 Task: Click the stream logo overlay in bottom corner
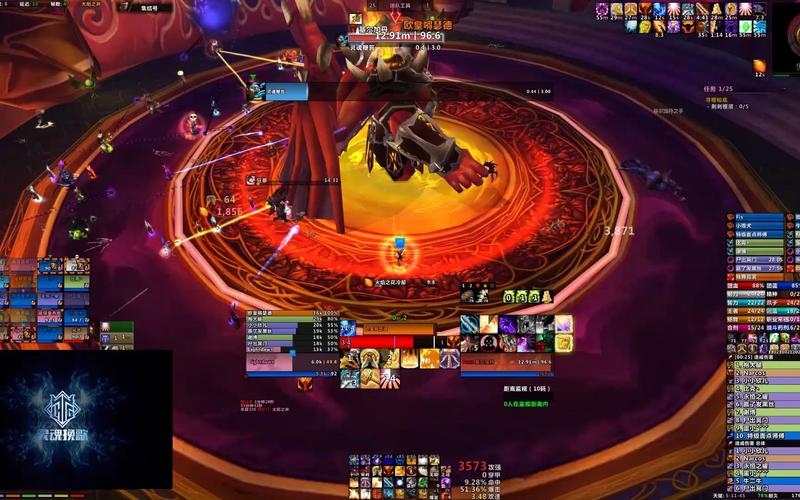click(86, 420)
